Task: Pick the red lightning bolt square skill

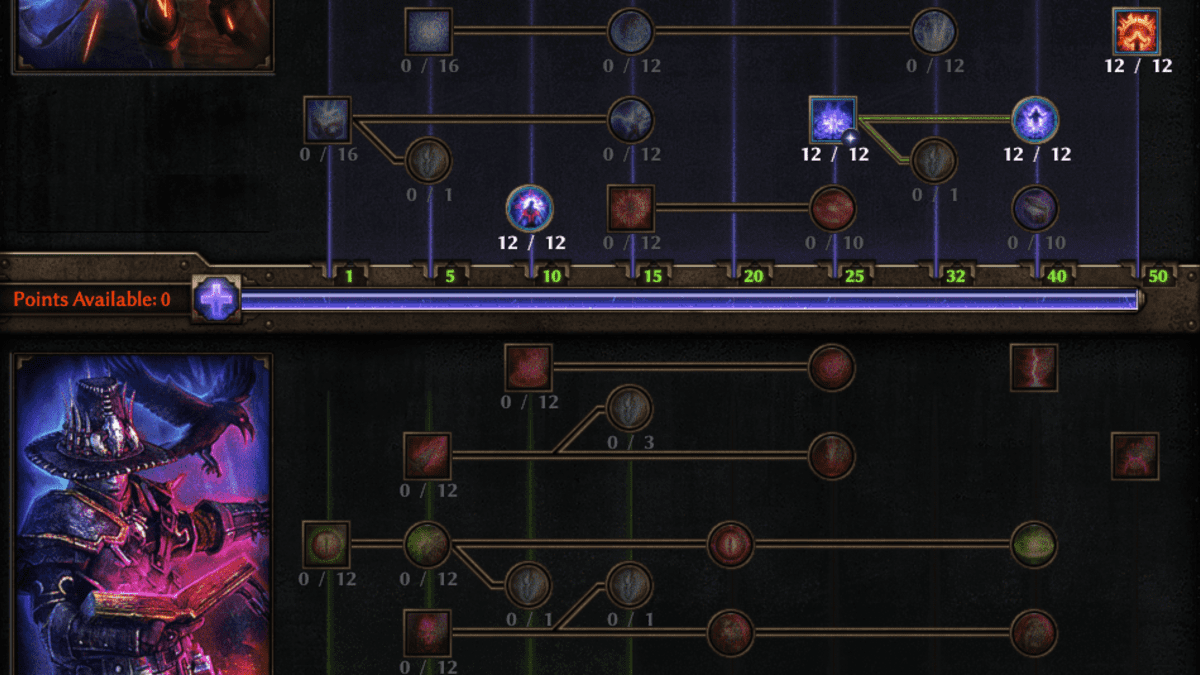Action: click(1034, 367)
